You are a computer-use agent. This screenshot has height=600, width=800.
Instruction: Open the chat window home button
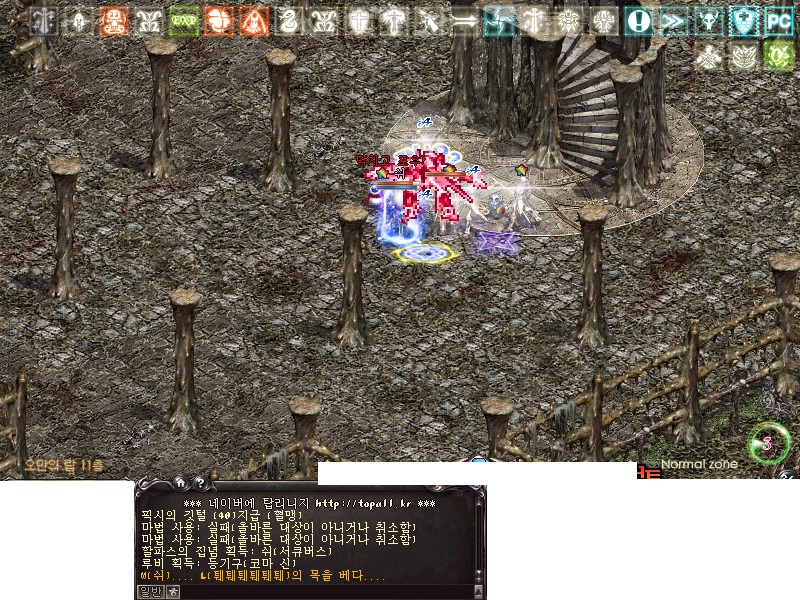click(x=179, y=481)
